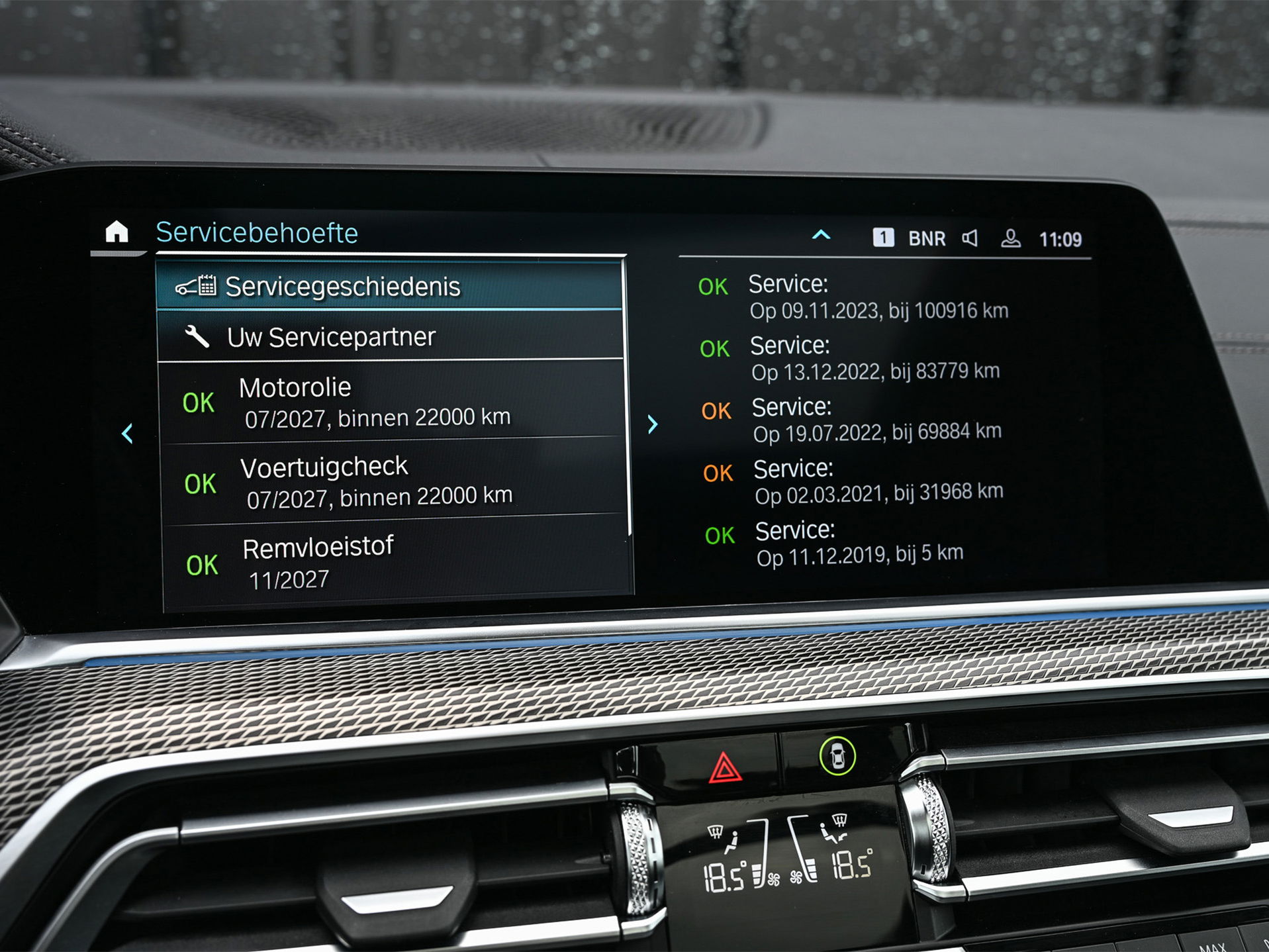Open the Servicegeschiedenis entry
1269x952 pixels.
[389, 287]
